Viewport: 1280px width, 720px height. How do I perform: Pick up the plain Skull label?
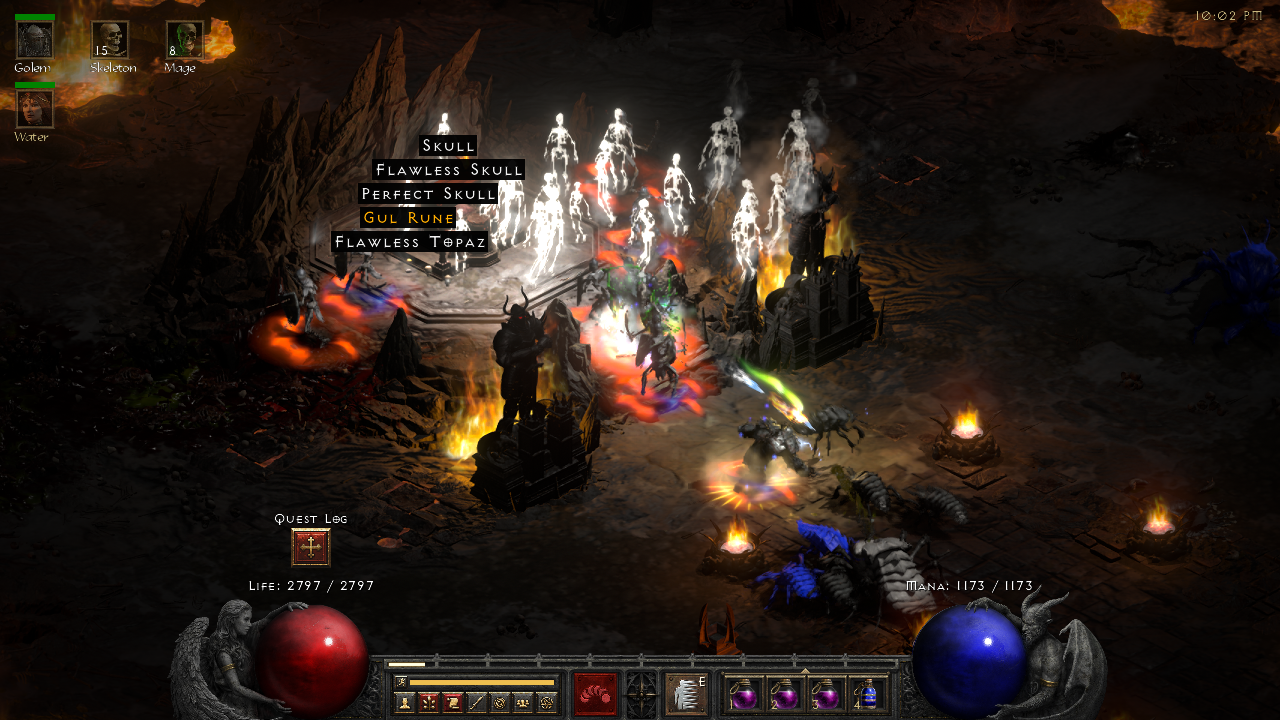[448, 146]
